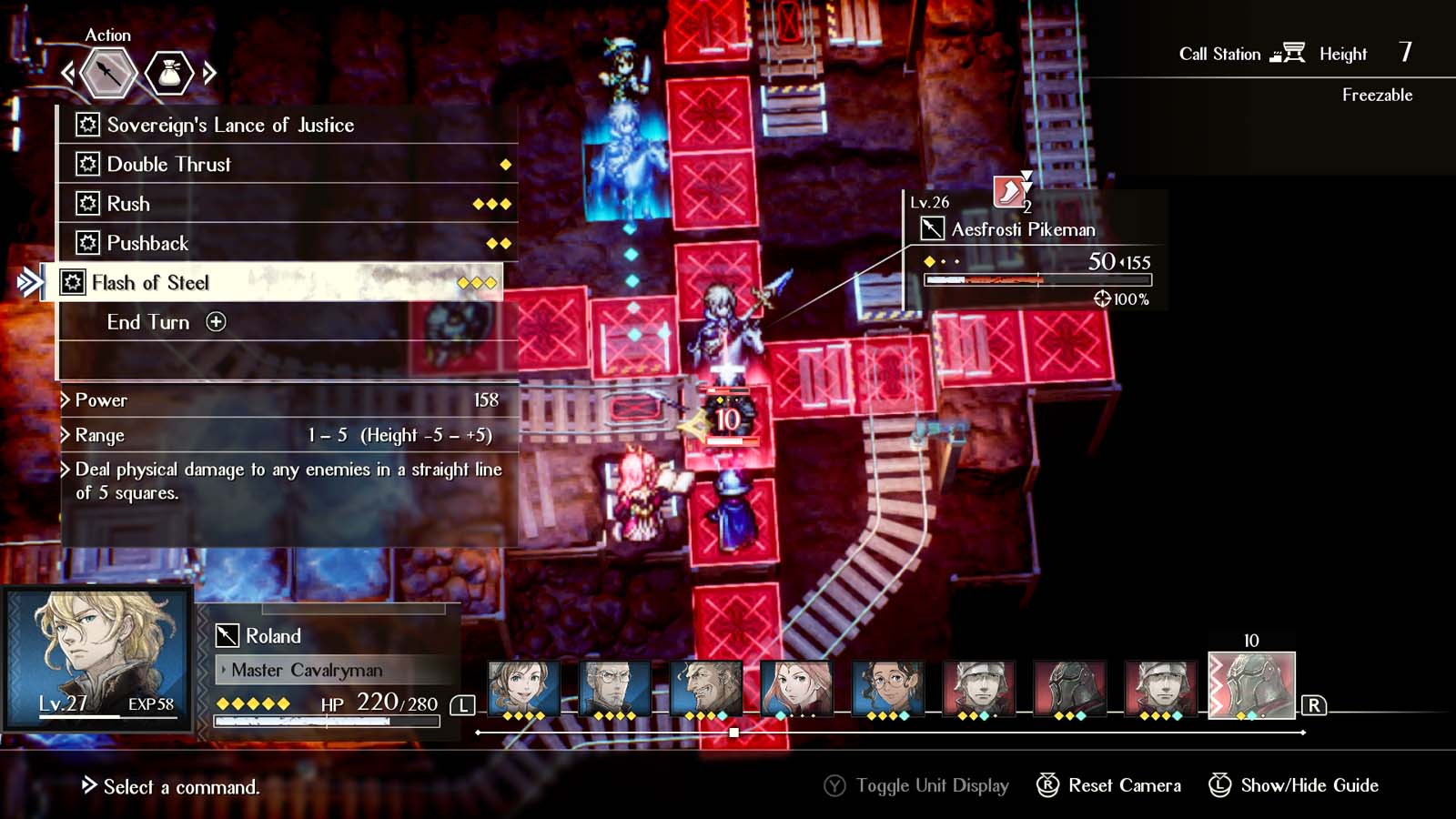Click Roland's HP bar

coord(328,721)
